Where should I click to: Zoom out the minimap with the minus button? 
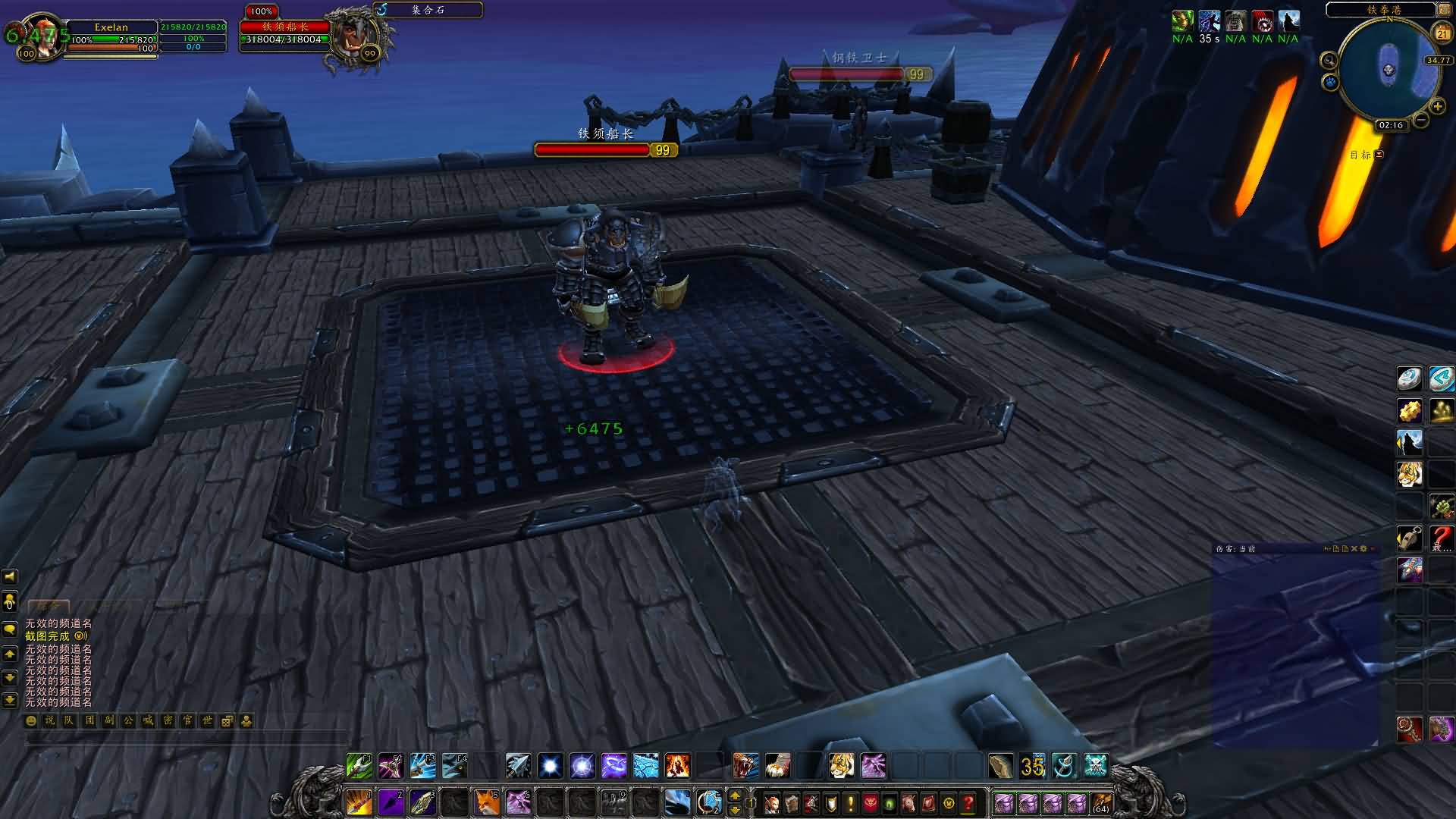[x=1421, y=120]
